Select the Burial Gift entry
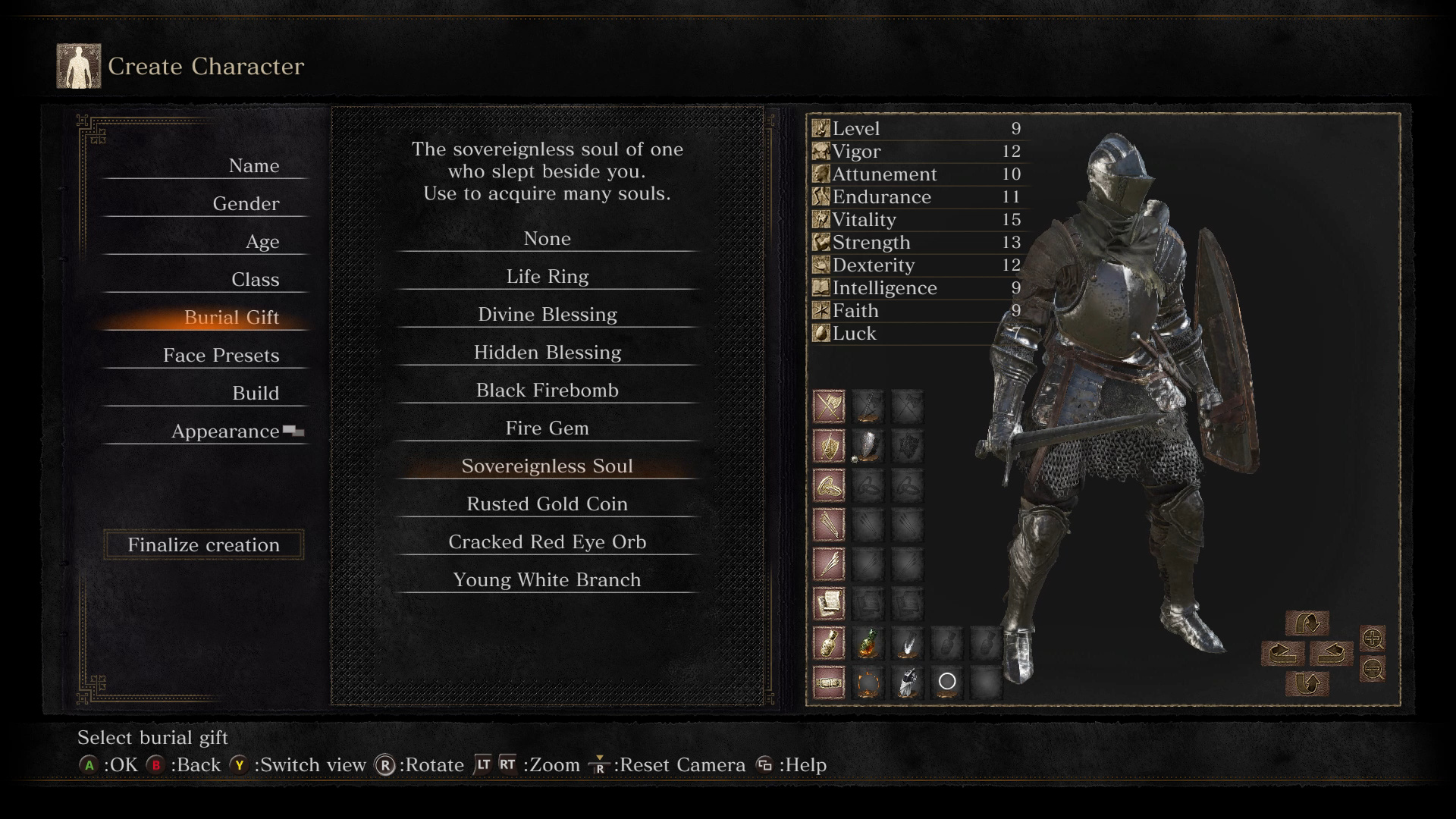This screenshot has width=1456, height=819. pos(231,318)
